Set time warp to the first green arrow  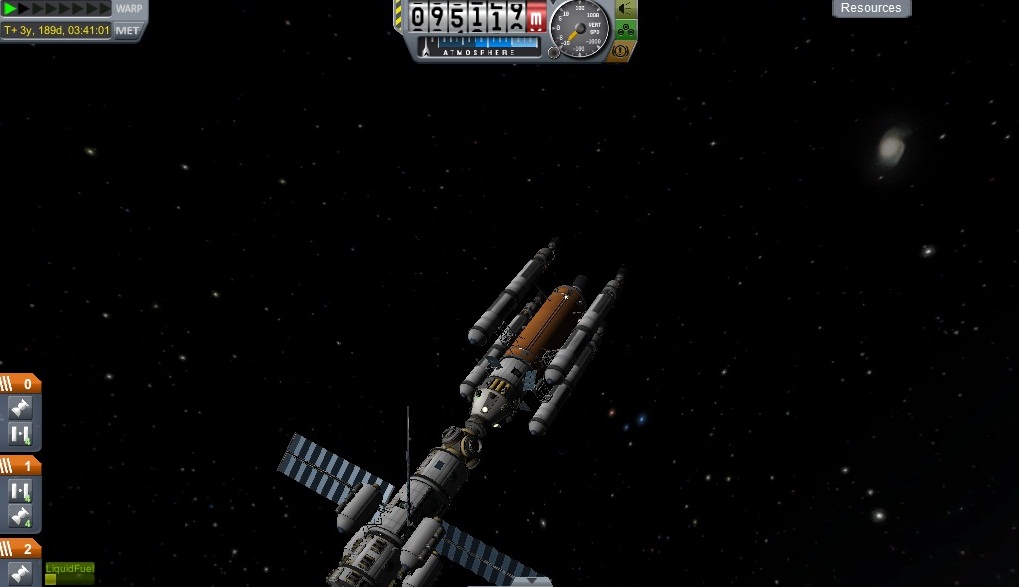11,9
